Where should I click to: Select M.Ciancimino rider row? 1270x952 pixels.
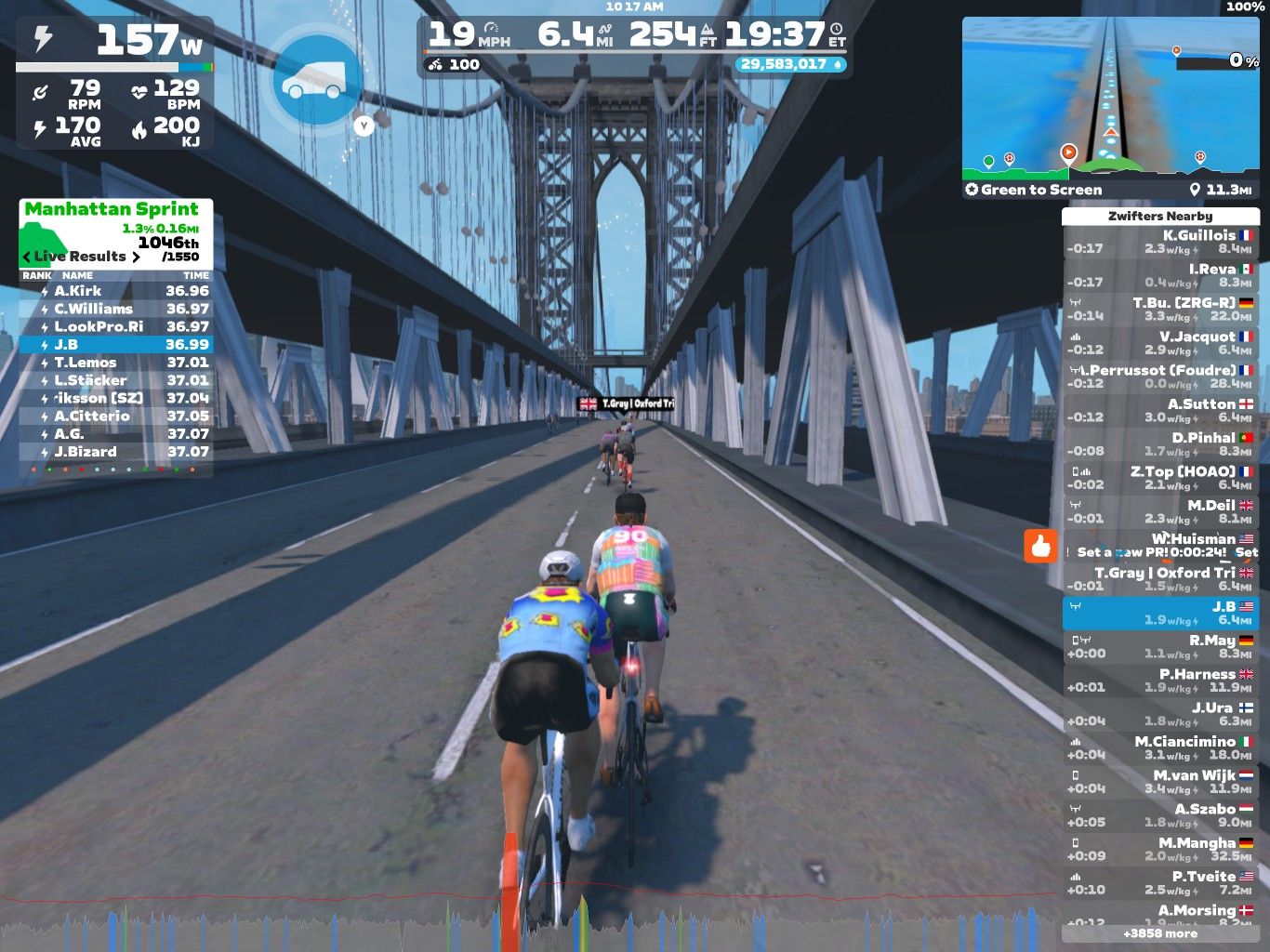pyautogui.click(x=1160, y=748)
